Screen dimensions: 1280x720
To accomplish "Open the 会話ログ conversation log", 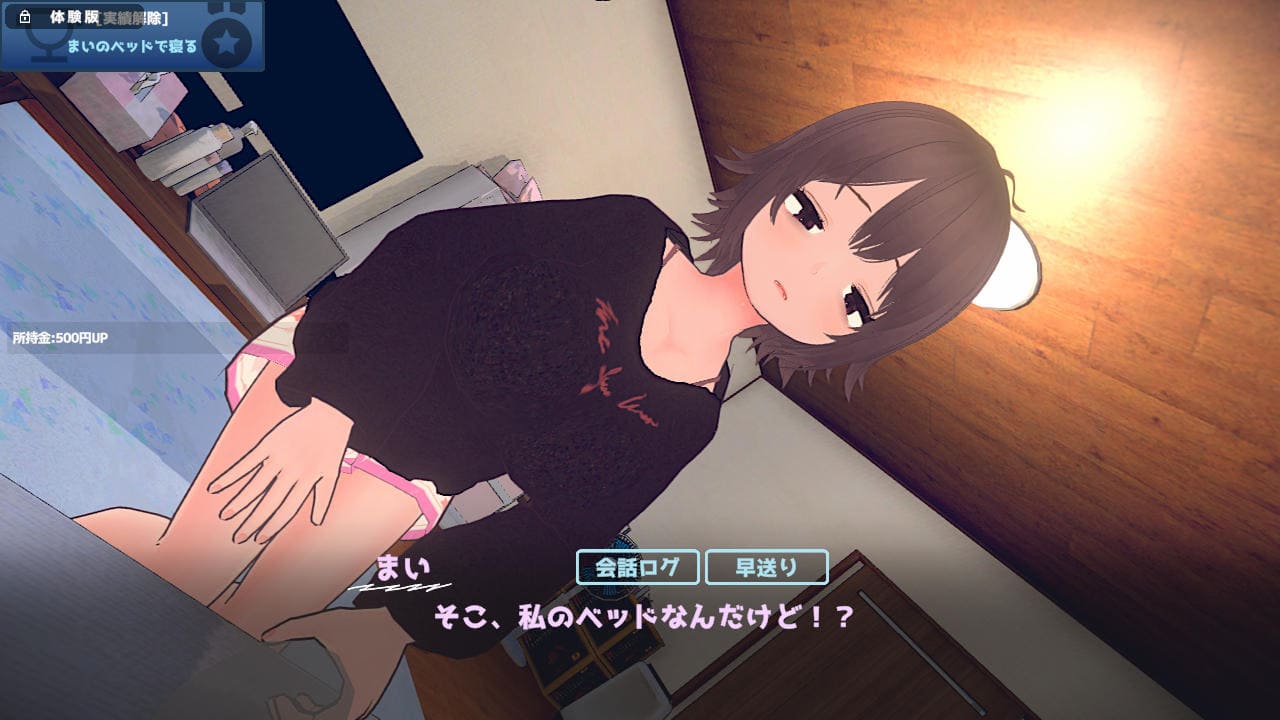I will click(637, 567).
